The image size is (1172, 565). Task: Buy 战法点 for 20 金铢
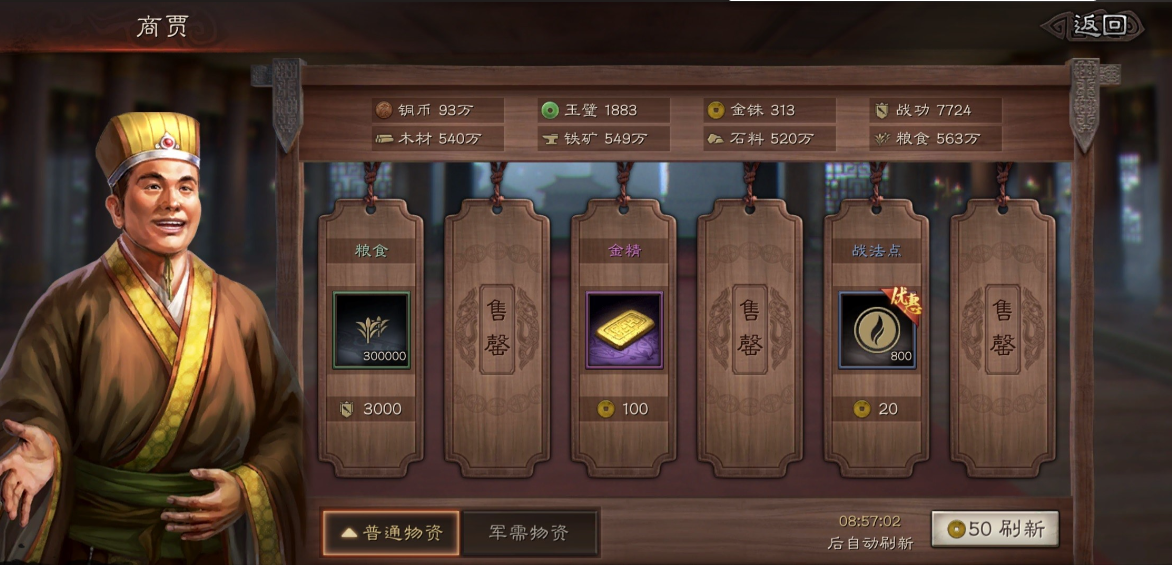click(x=877, y=408)
